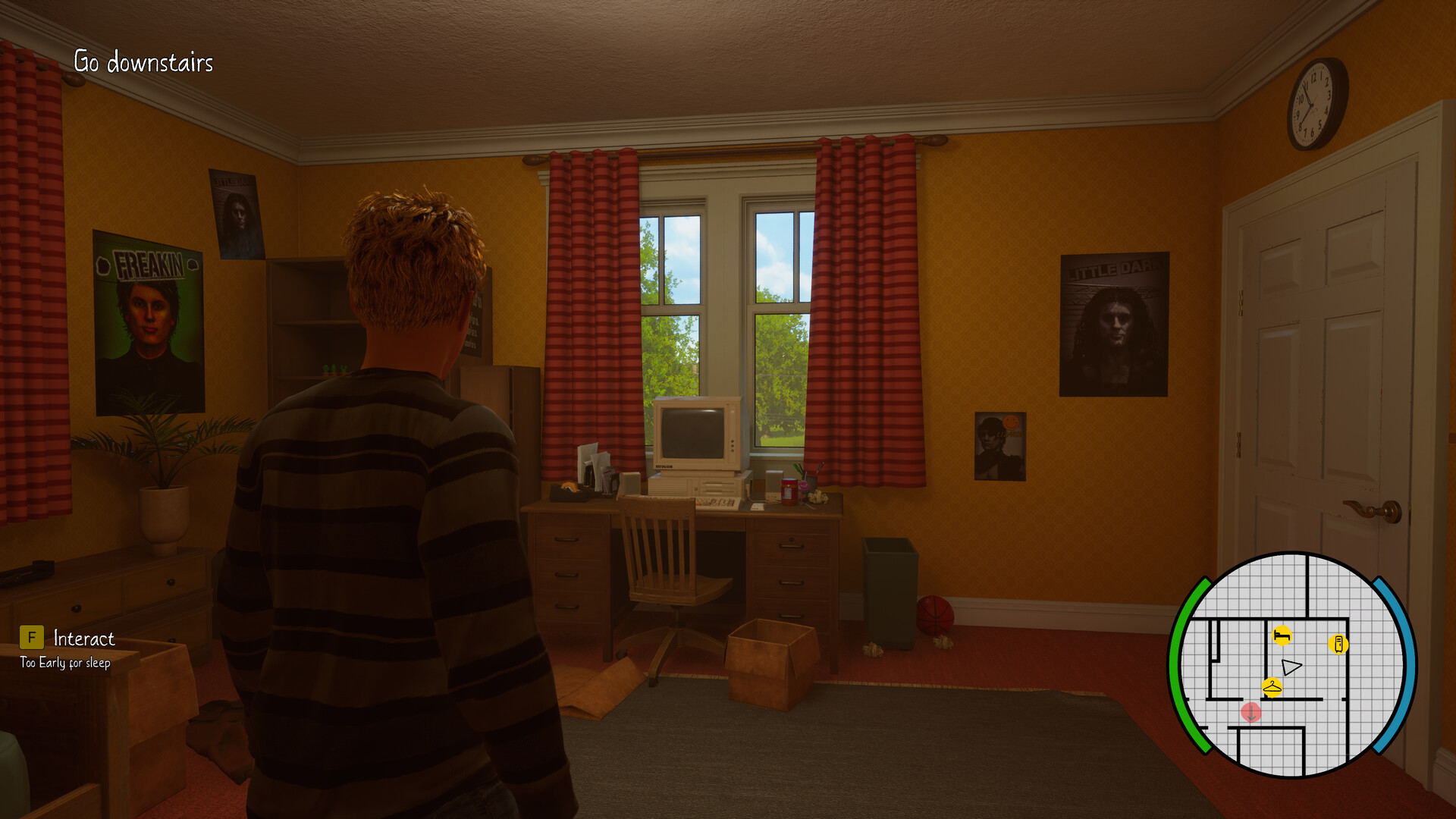Click the wardrobe icon on the minimap
The height and width of the screenshot is (819, 1456).
pyautogui.click(x=1338, y=643)
